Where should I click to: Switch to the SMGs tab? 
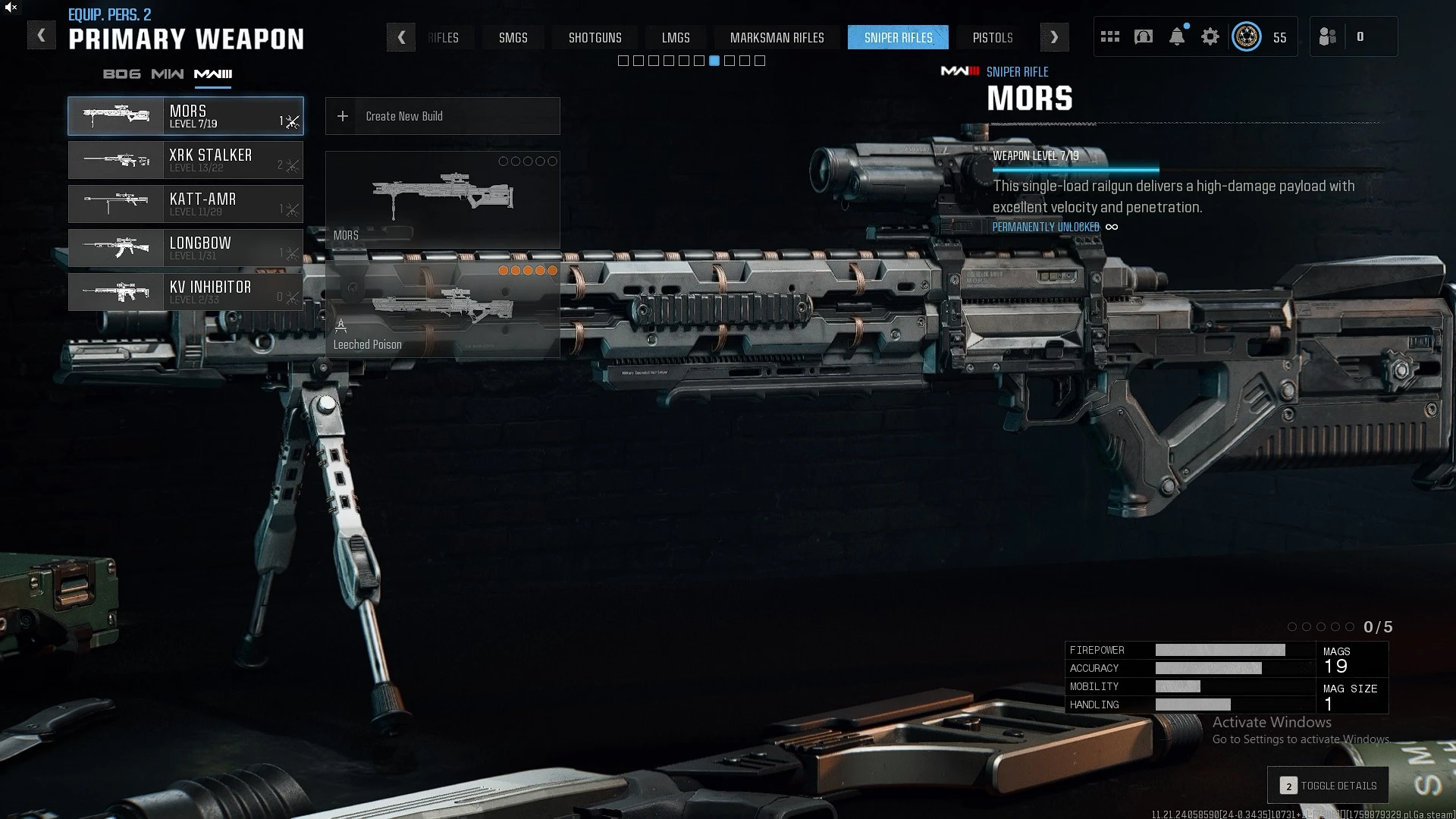[x=513, y=37]
